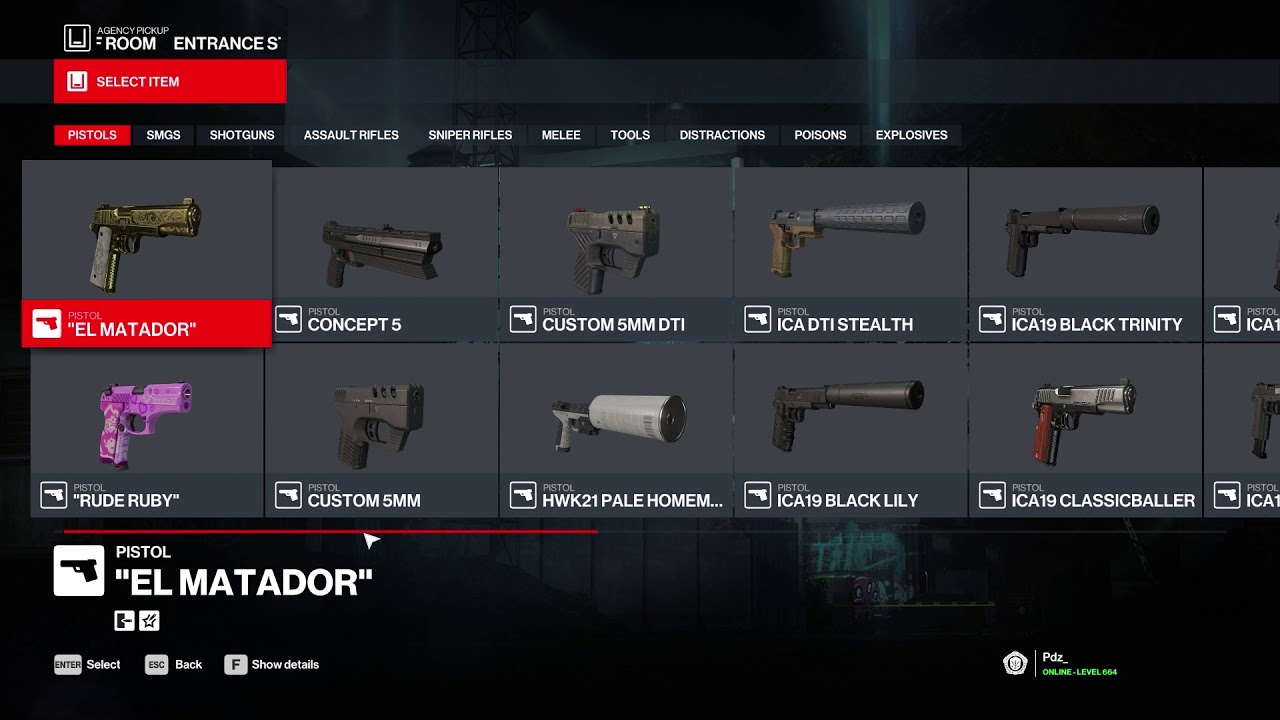View the Distractions tab

(x=722, y=135)
